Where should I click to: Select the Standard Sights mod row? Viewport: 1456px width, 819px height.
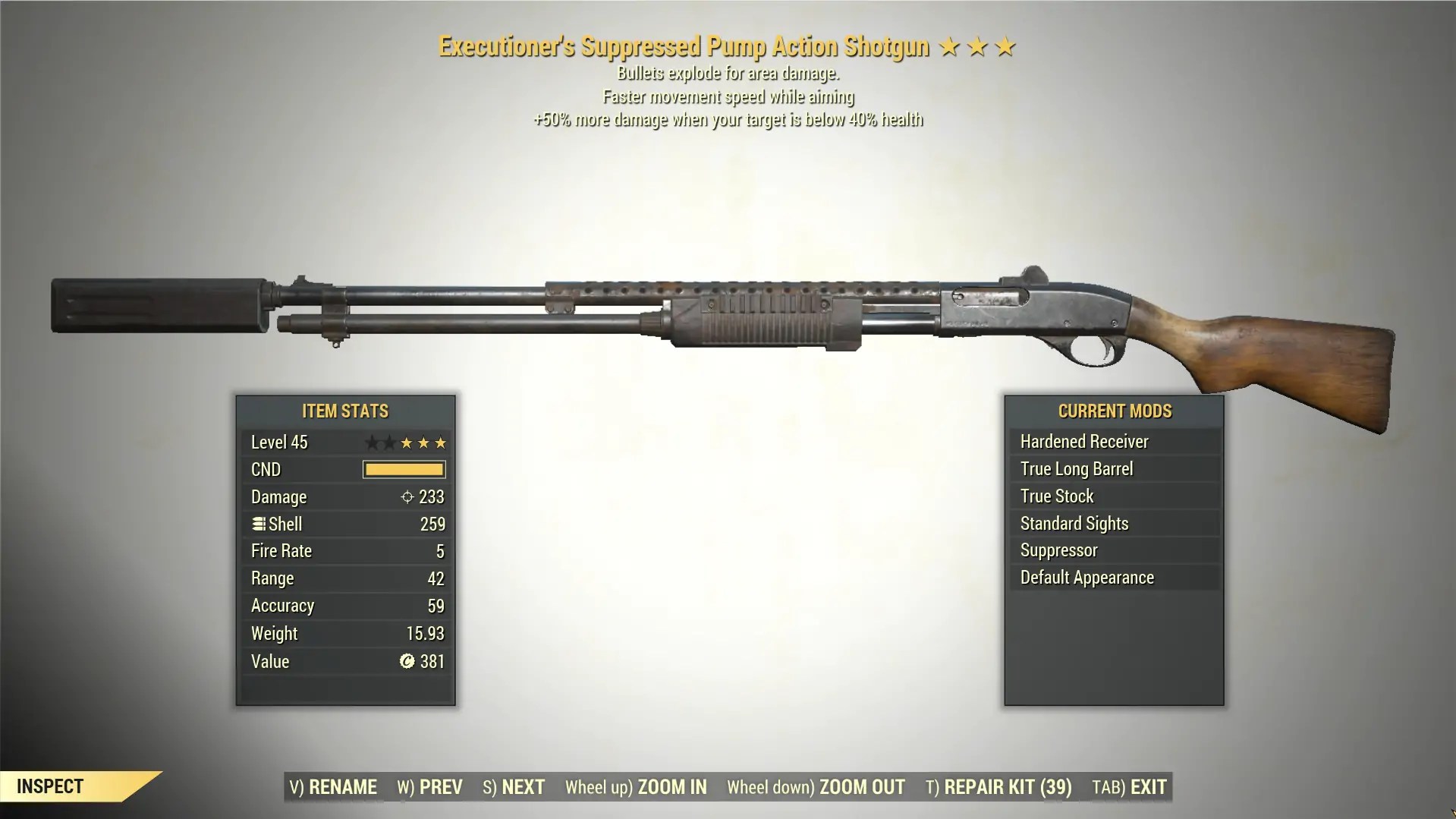coord(1113,523)
